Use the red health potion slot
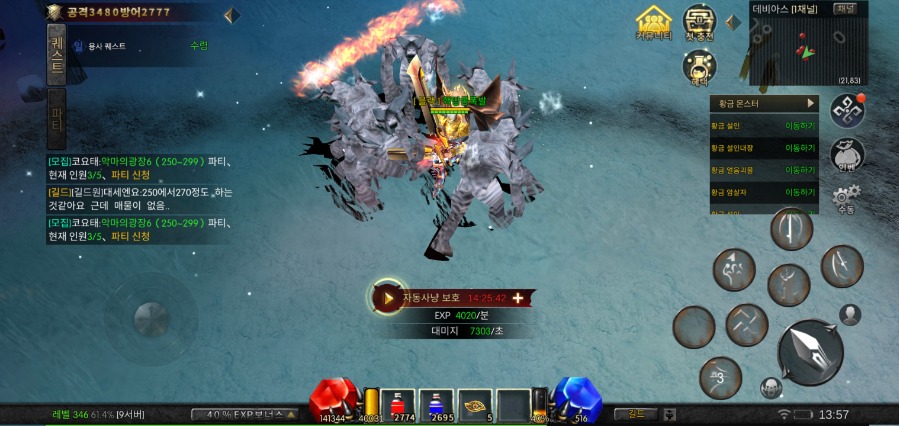The width and height of the screenshot is (899, 426). [398, 404]
